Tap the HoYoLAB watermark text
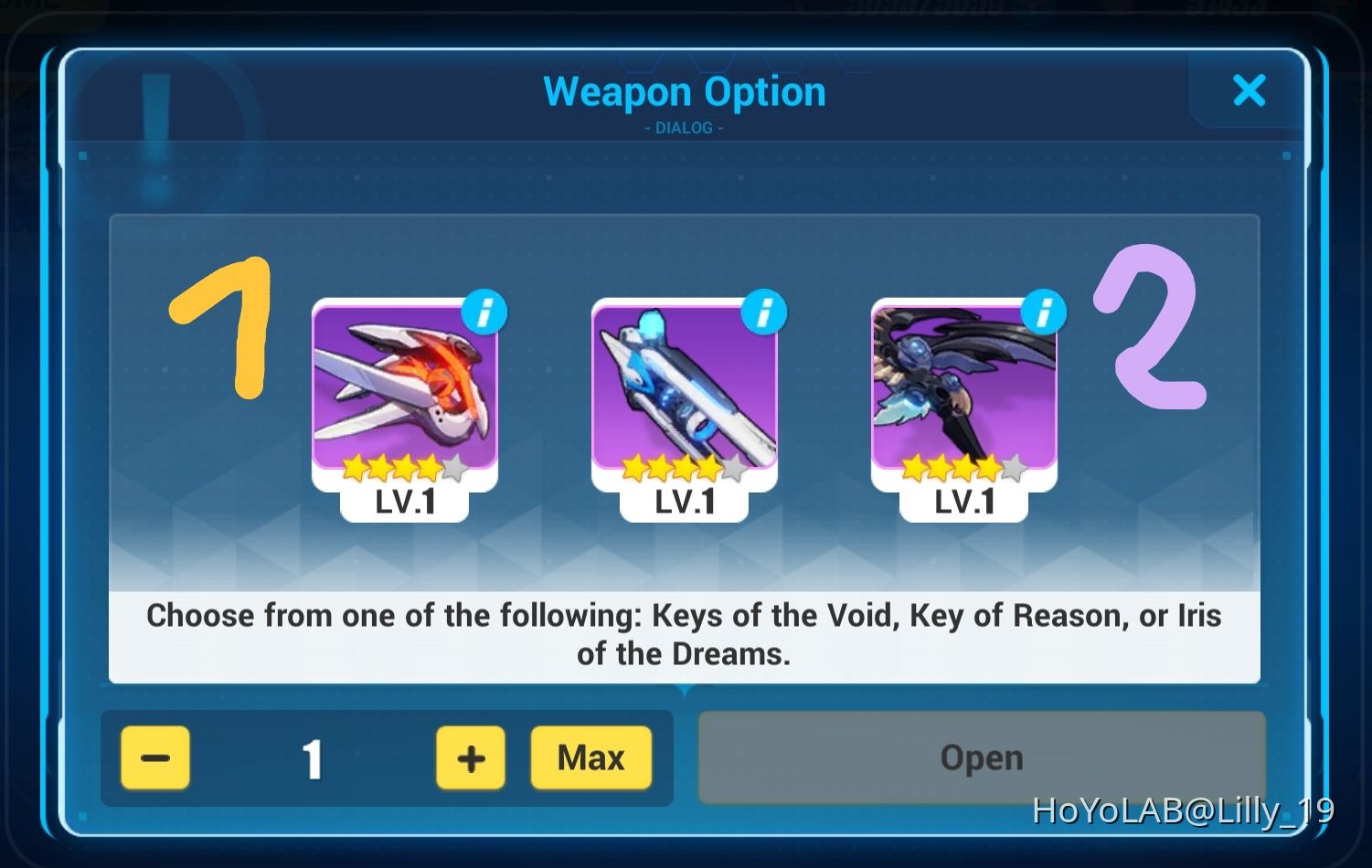This screenshot has width=1372, height=868. tap(1183, 810)
